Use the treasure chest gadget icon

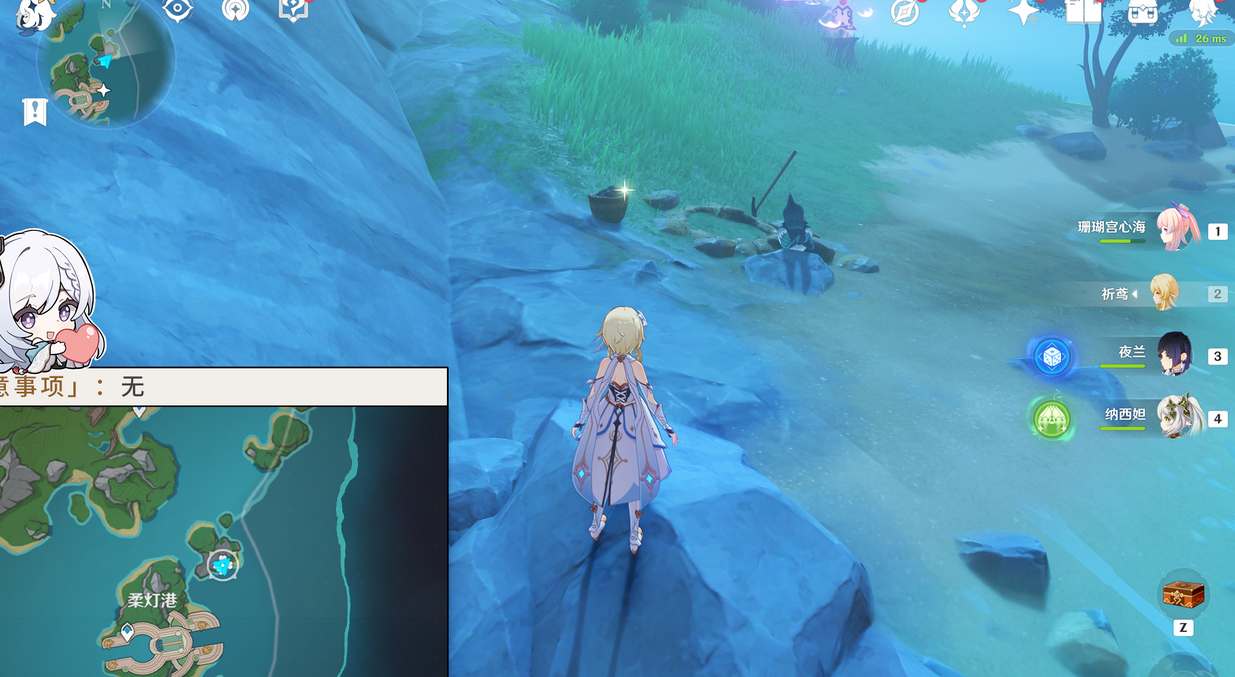(x=1183, y=595)
